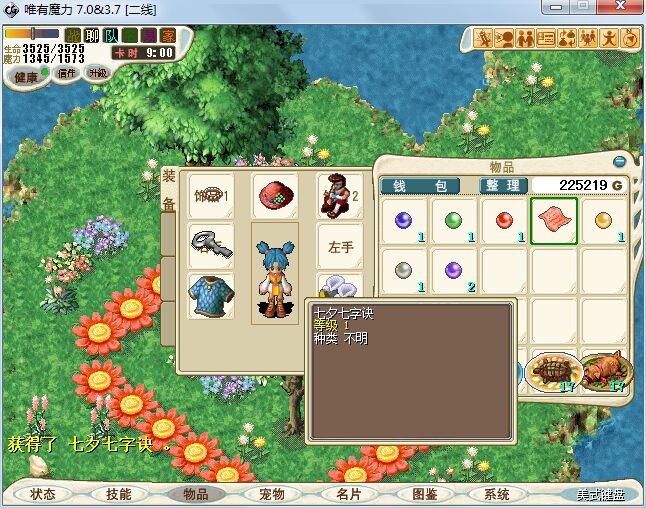Click the 健康 health status button
646x508 pixels.
pos(25,76)
